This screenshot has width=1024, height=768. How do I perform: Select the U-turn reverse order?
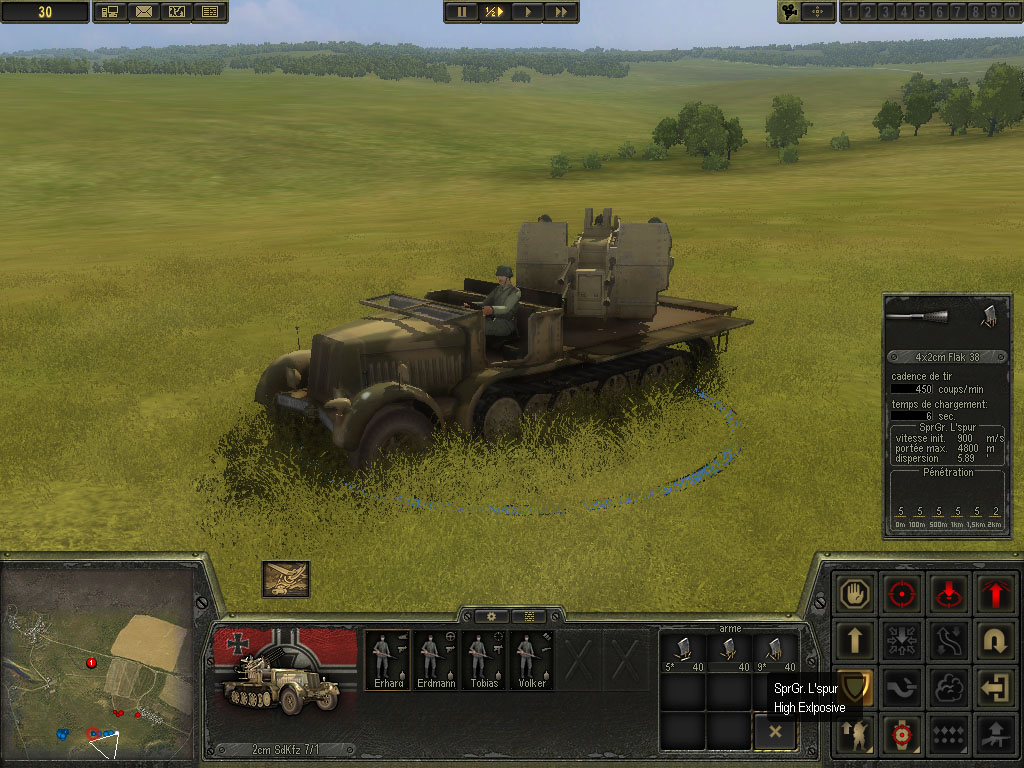994,640
